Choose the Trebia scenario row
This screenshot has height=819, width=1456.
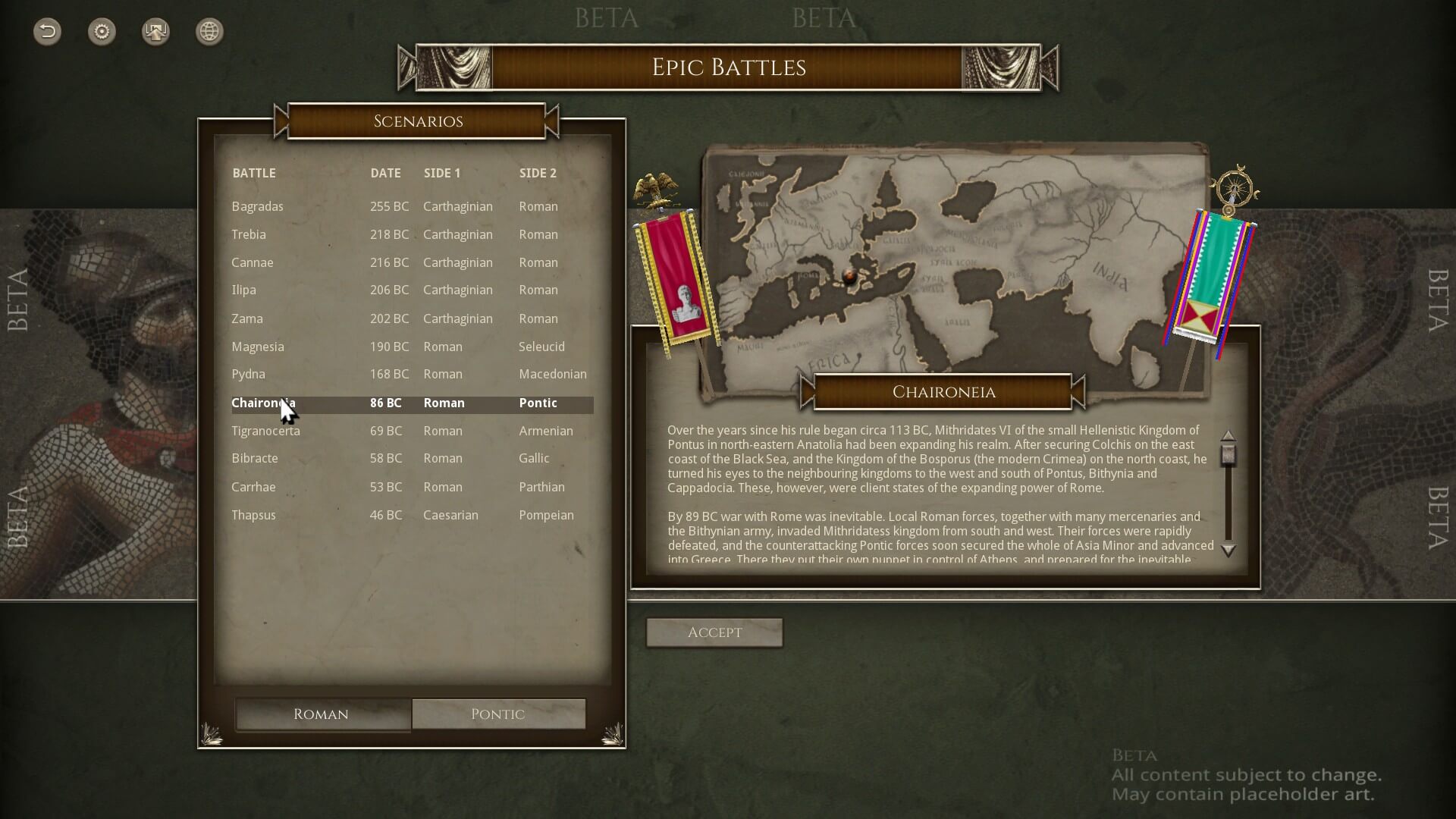coord(249,234)
